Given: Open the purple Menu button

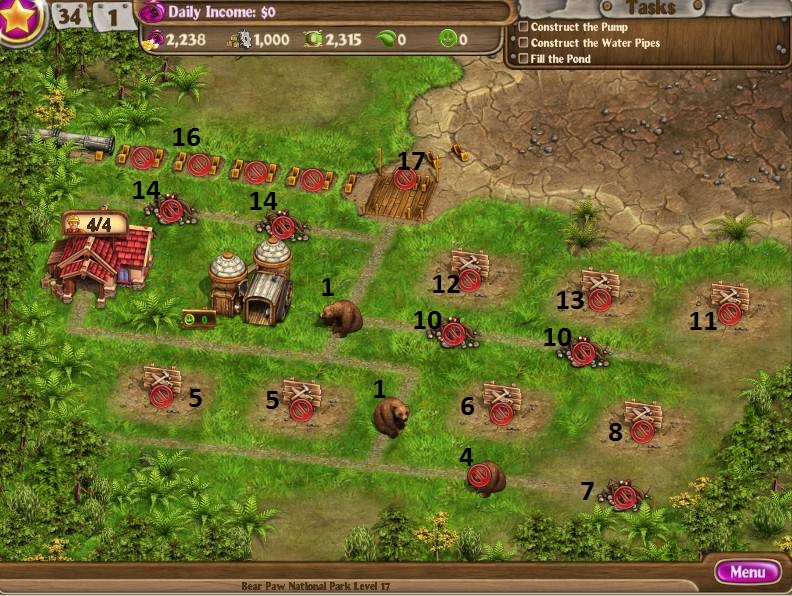Looking at the screenshot, I should point(747,572).
